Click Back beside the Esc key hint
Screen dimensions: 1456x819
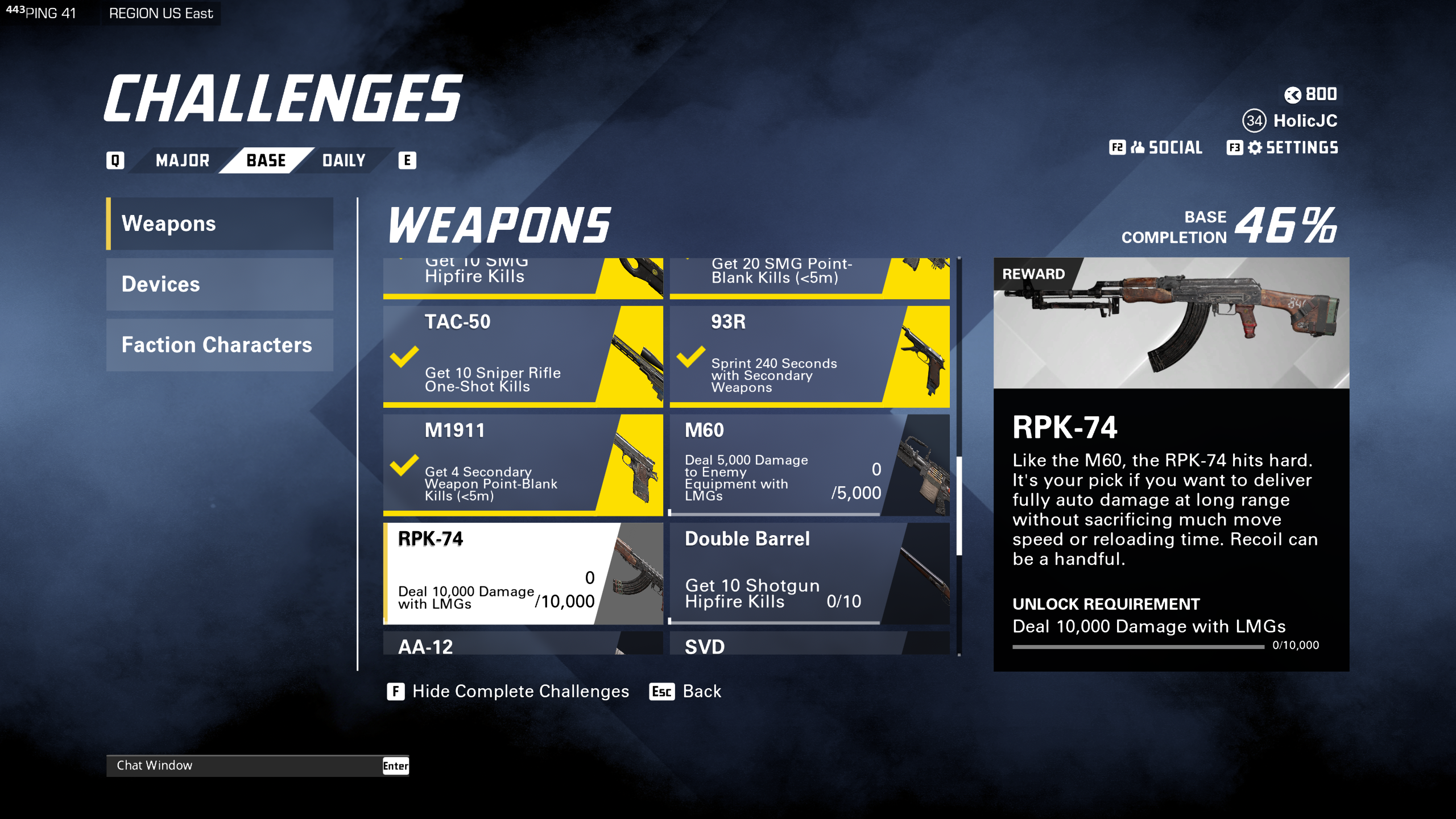tap(701, 691)
